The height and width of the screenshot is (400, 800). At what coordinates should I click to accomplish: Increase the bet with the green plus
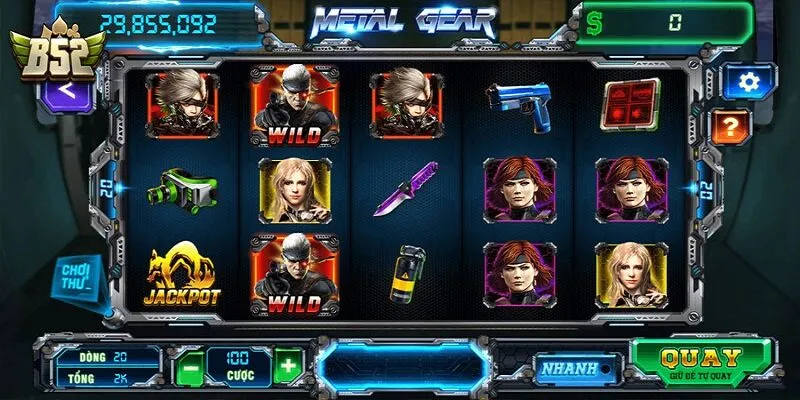(x=288, y=366)
